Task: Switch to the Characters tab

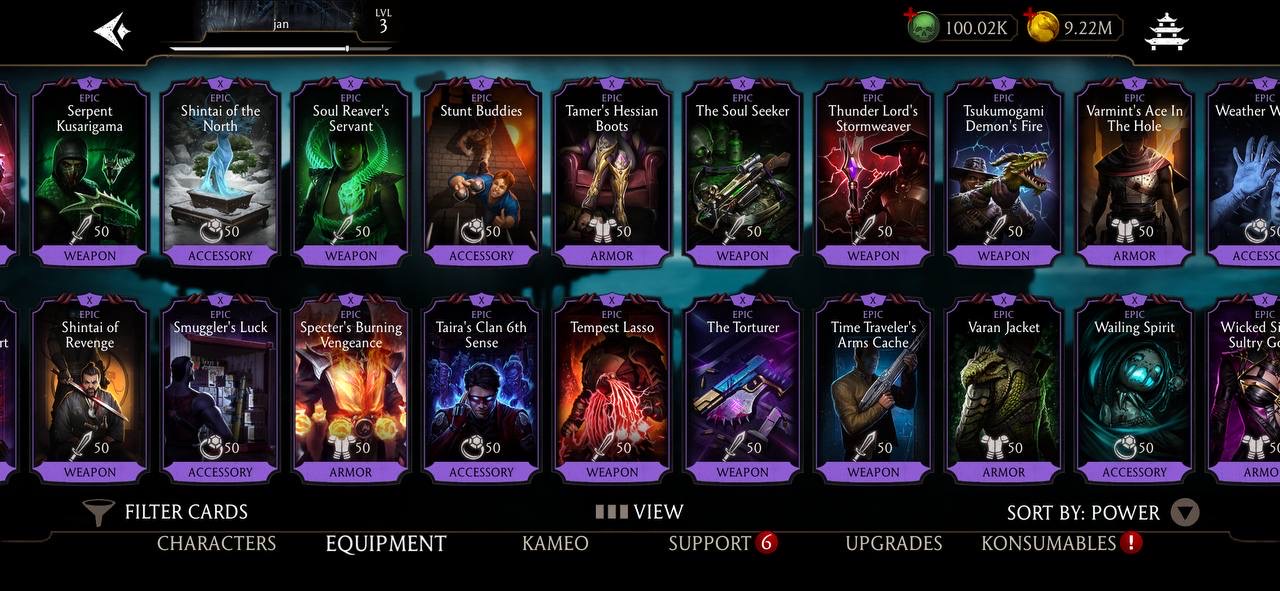Action: 216,544
